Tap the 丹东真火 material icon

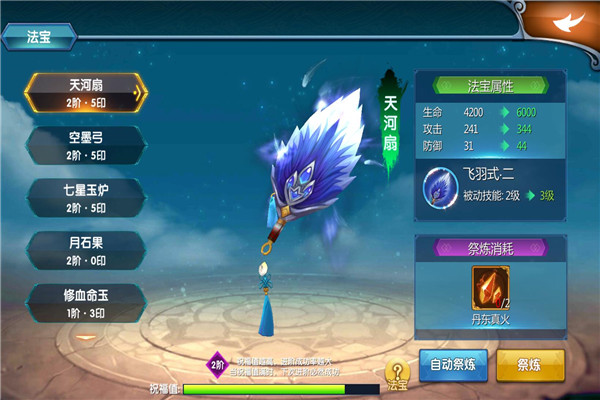coord(491,287)
